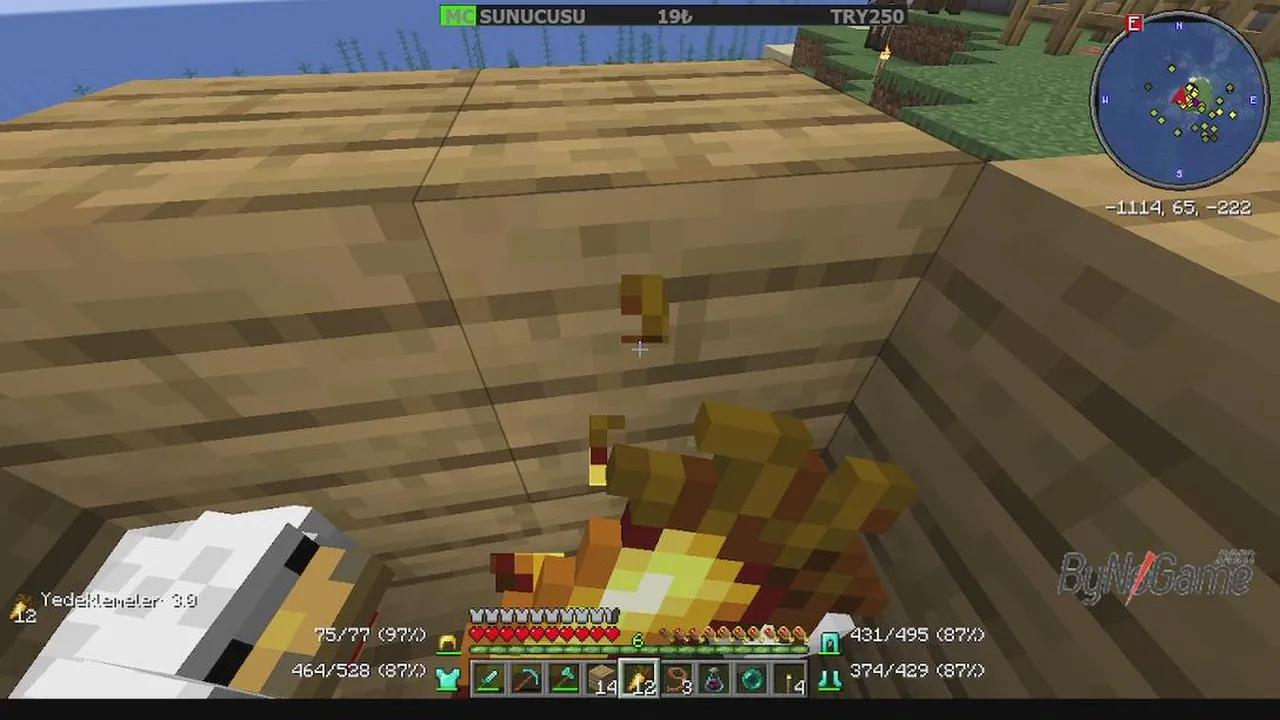
Task: Select the wooden planks stack of 14
Action: [x=600, y=678]
